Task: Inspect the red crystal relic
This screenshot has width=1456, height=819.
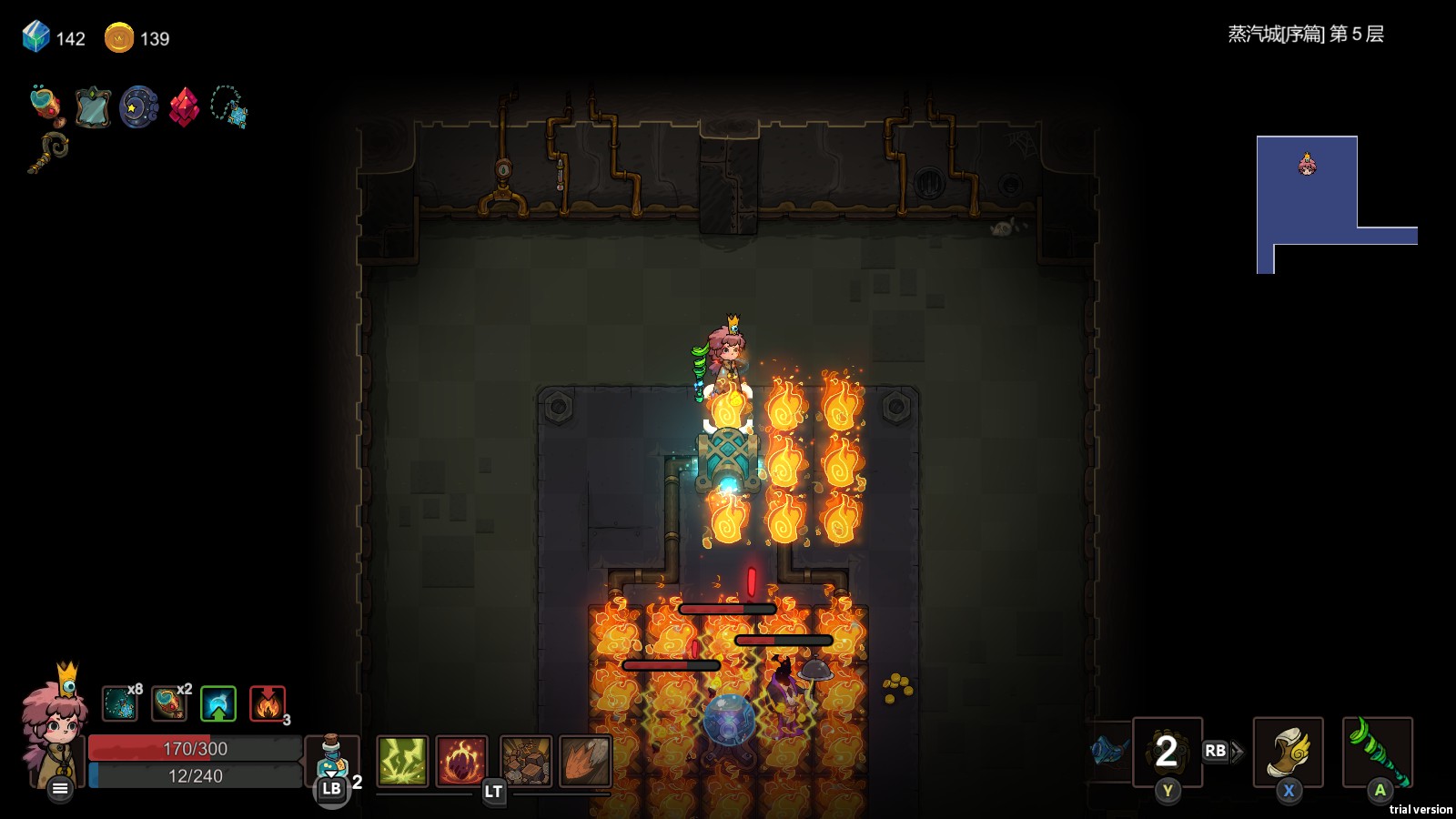Action: click(184, 108)
